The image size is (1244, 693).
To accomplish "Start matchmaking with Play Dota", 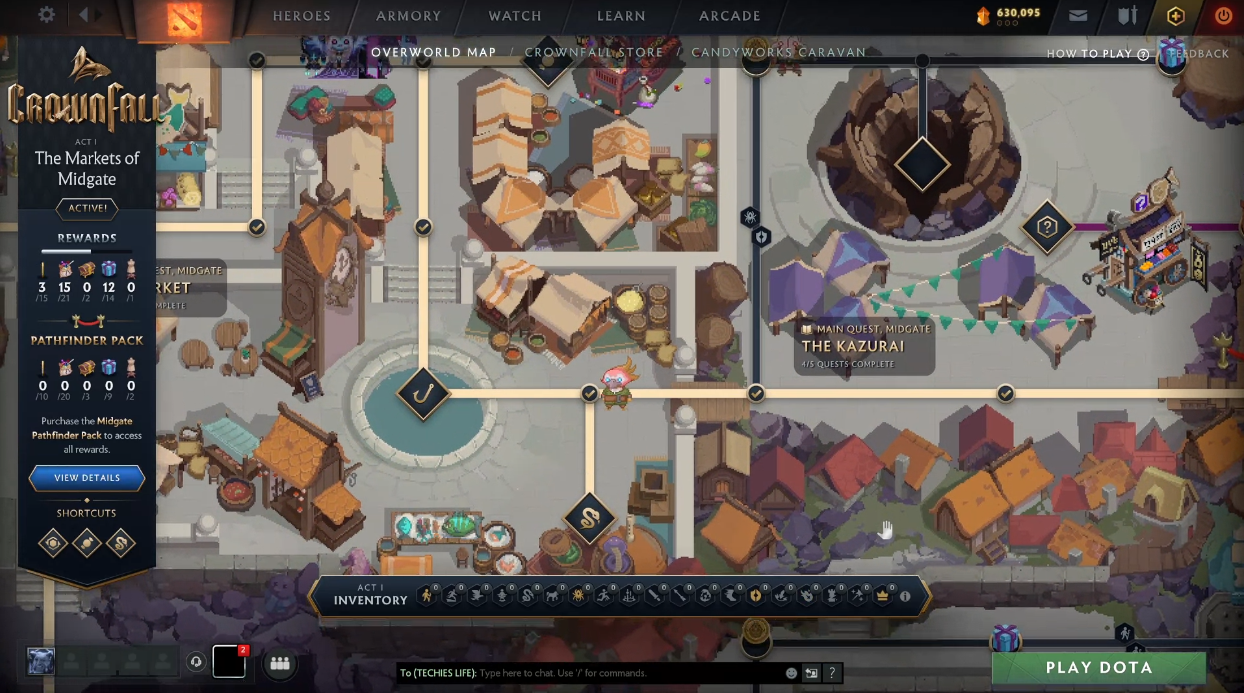I will (x=1099, y=668).
